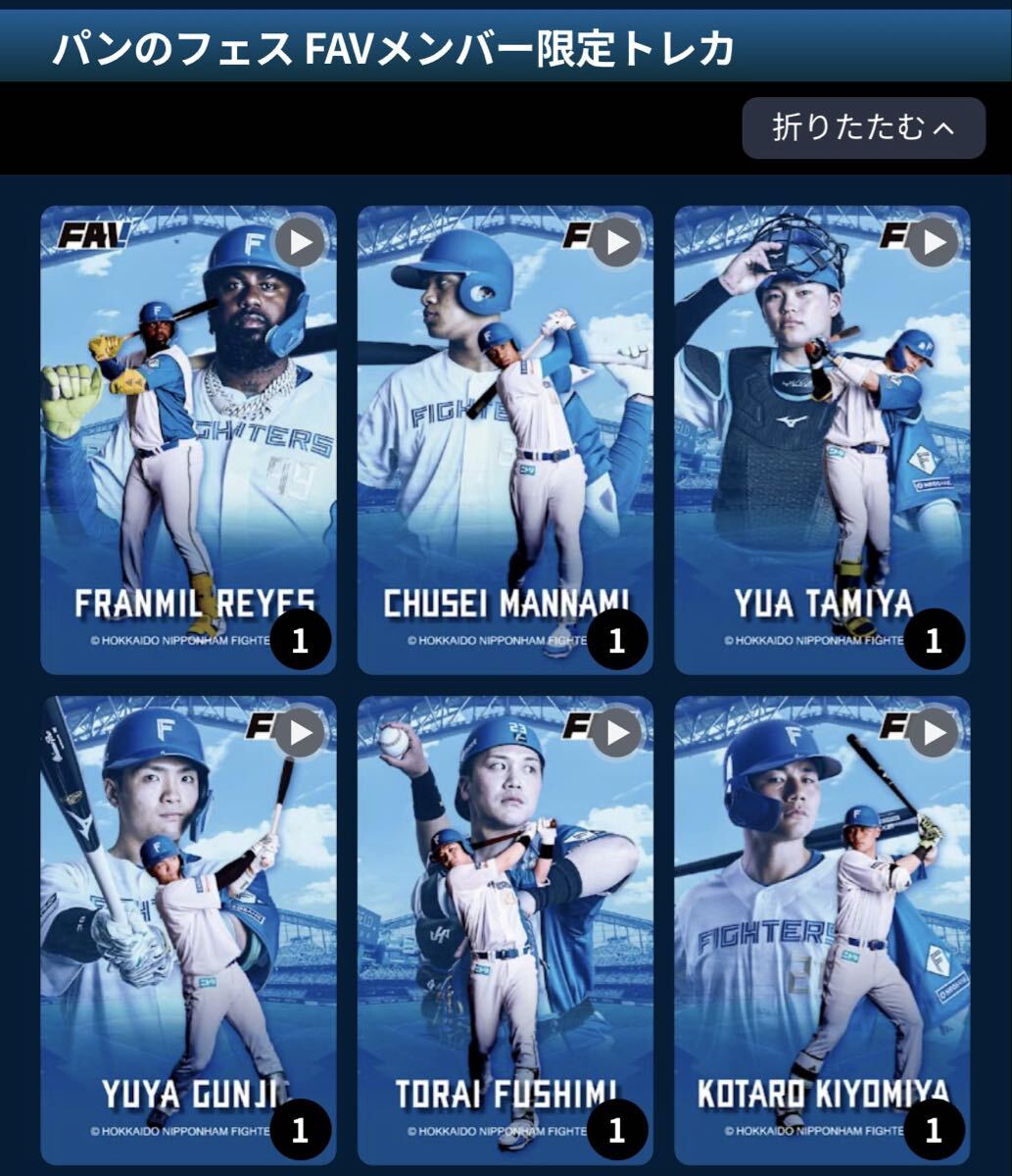Play the Kotaro Kiyomiya card video

coord(934,732)
